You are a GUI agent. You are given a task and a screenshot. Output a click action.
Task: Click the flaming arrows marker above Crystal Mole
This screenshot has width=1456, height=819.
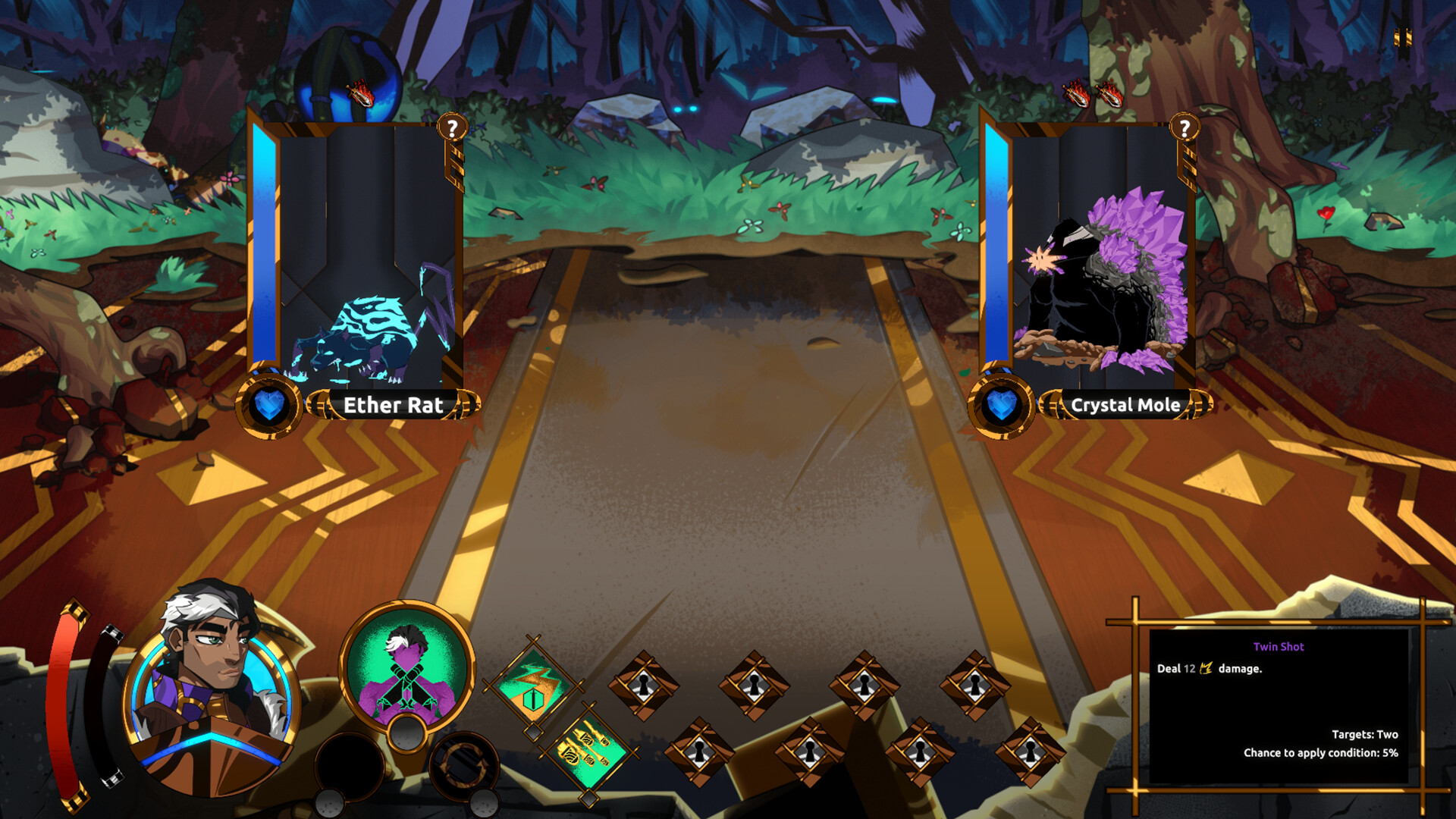pyautogui.click(x=1094, y=95)
